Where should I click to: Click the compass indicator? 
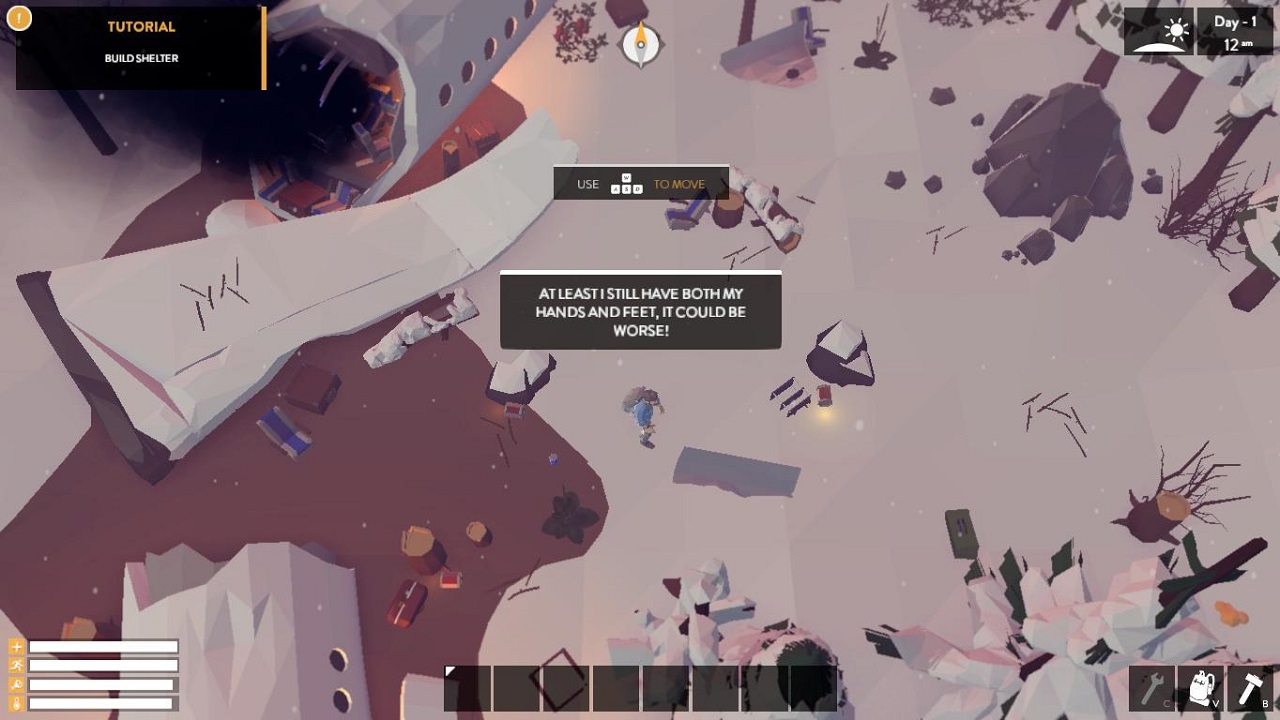pyautogui.click(x=641, y=44)
